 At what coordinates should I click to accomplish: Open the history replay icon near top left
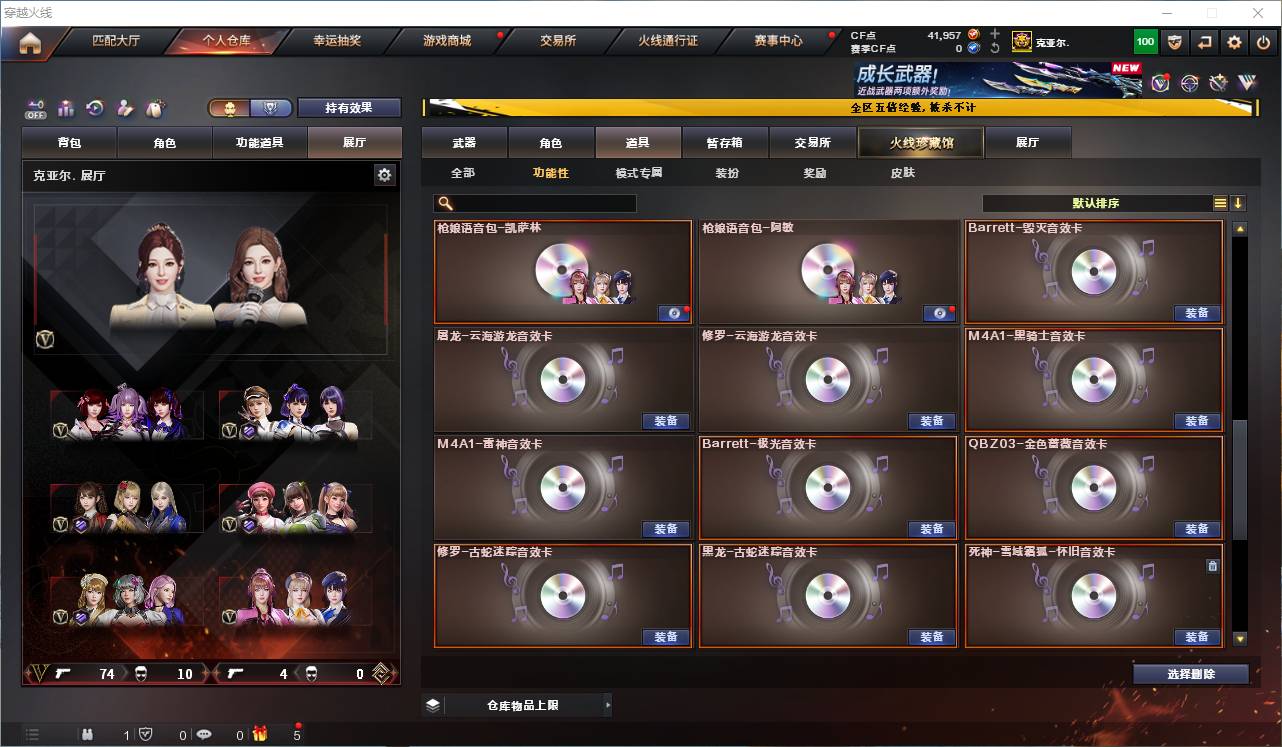[96, 108]
